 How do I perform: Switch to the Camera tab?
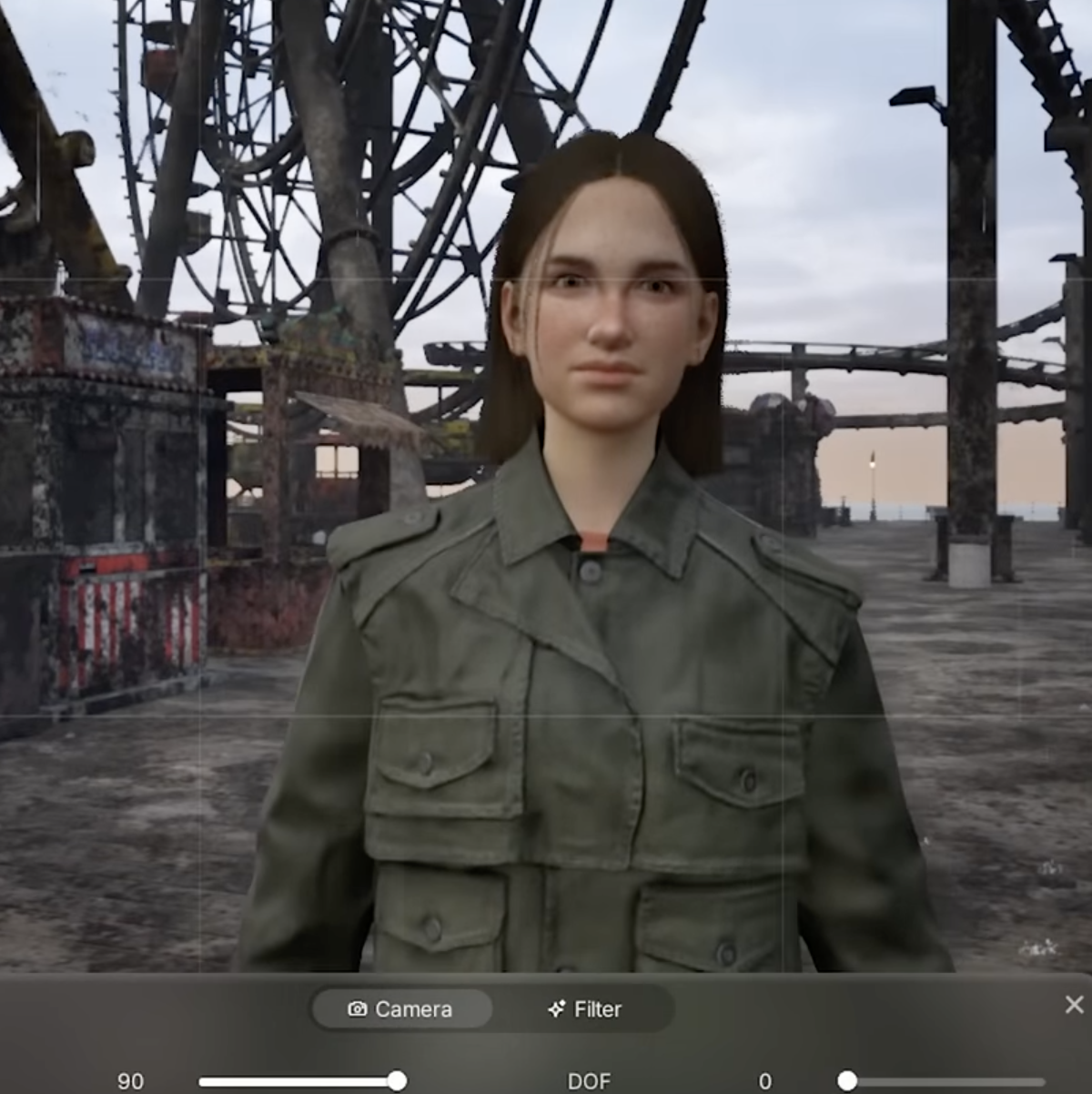click(x=401, y=1008)
